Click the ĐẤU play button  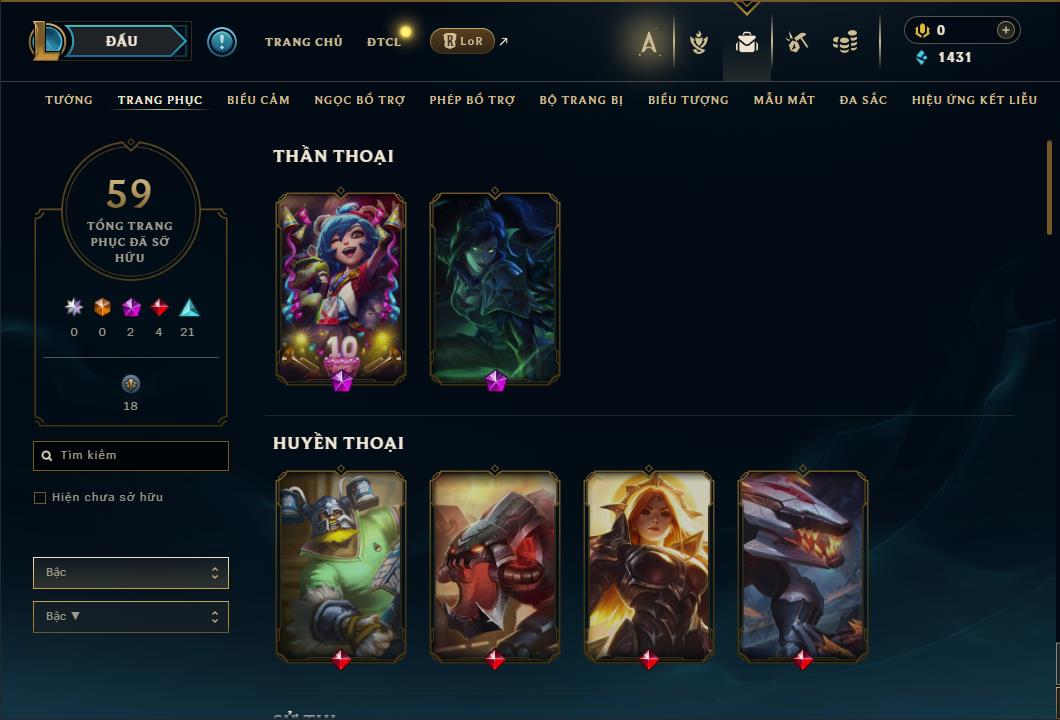point(122,41)
